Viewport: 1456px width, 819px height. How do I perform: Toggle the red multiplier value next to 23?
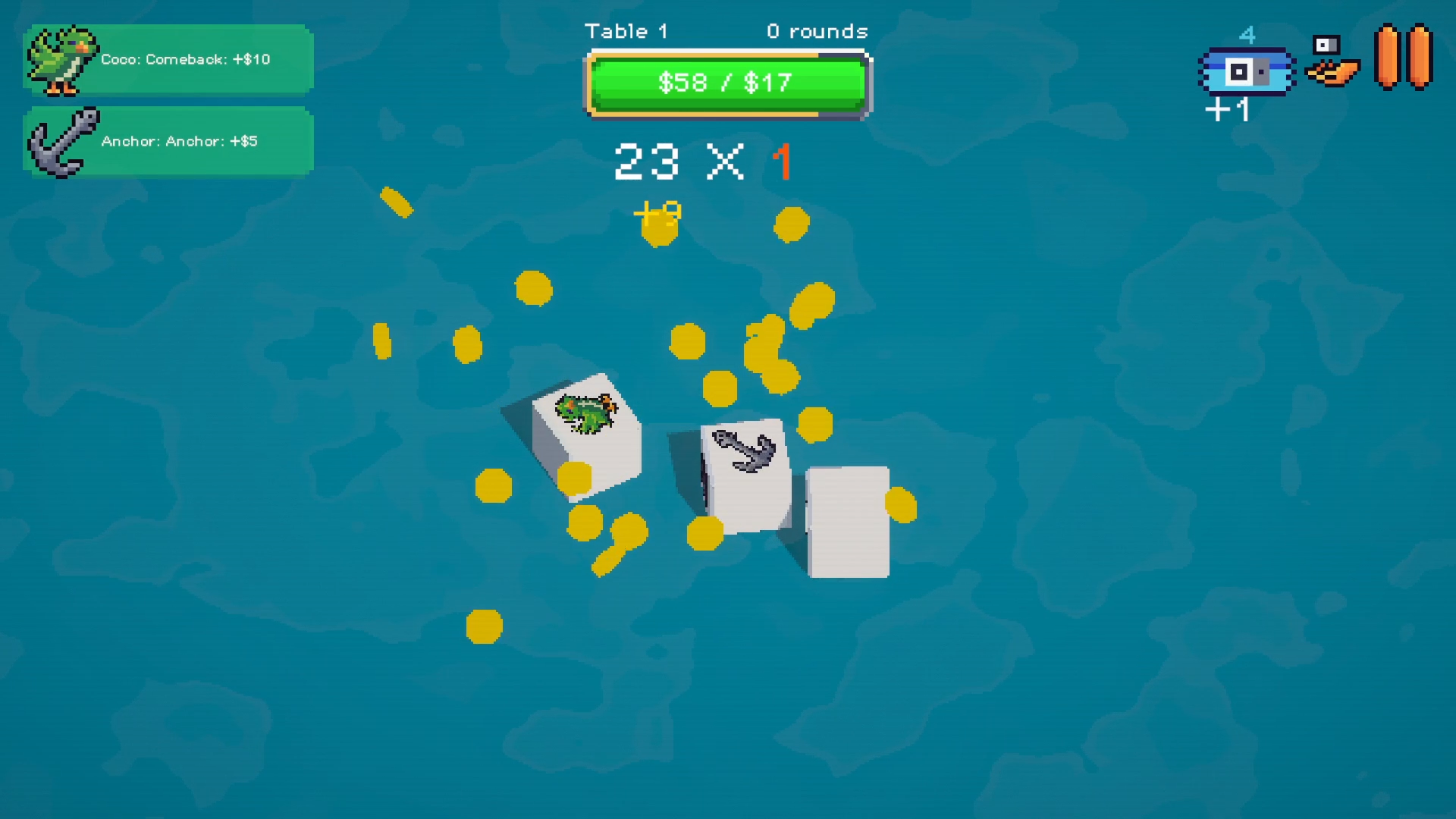click(x=783, y=161)
